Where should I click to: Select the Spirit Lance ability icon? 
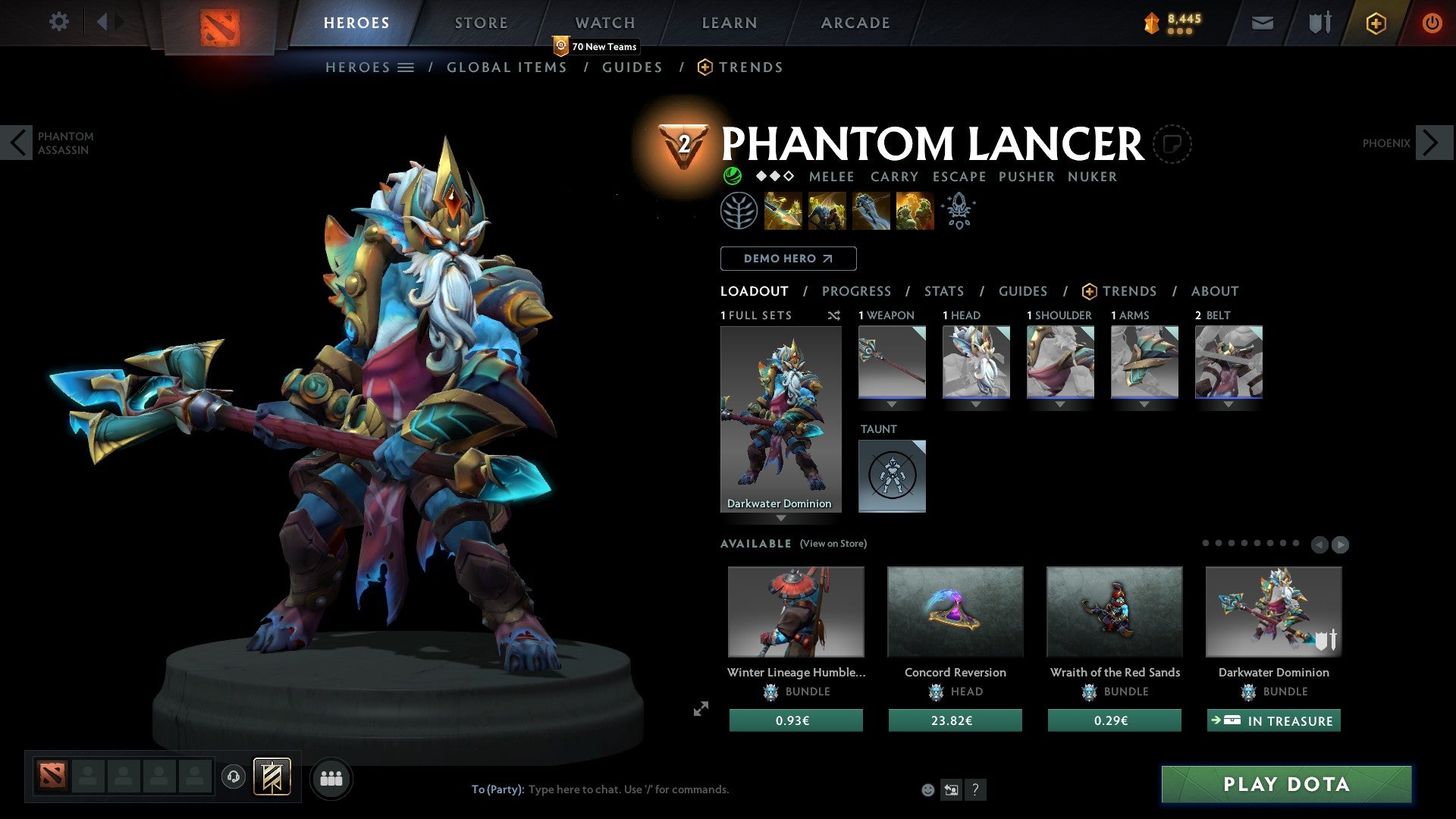click(x=783, y=211)
